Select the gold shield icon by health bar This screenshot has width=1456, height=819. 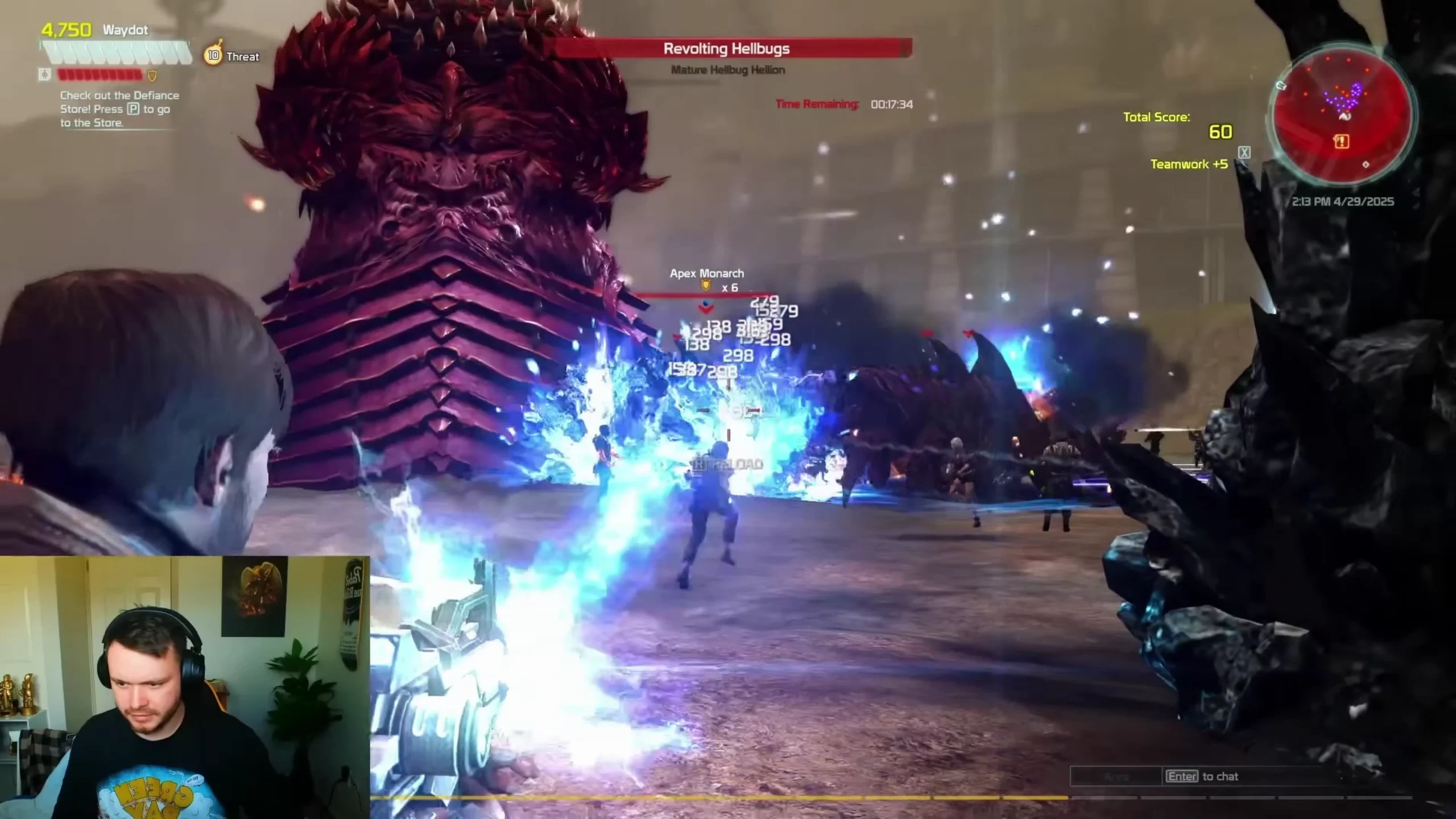pyautogui.click(x=152, y=75)
